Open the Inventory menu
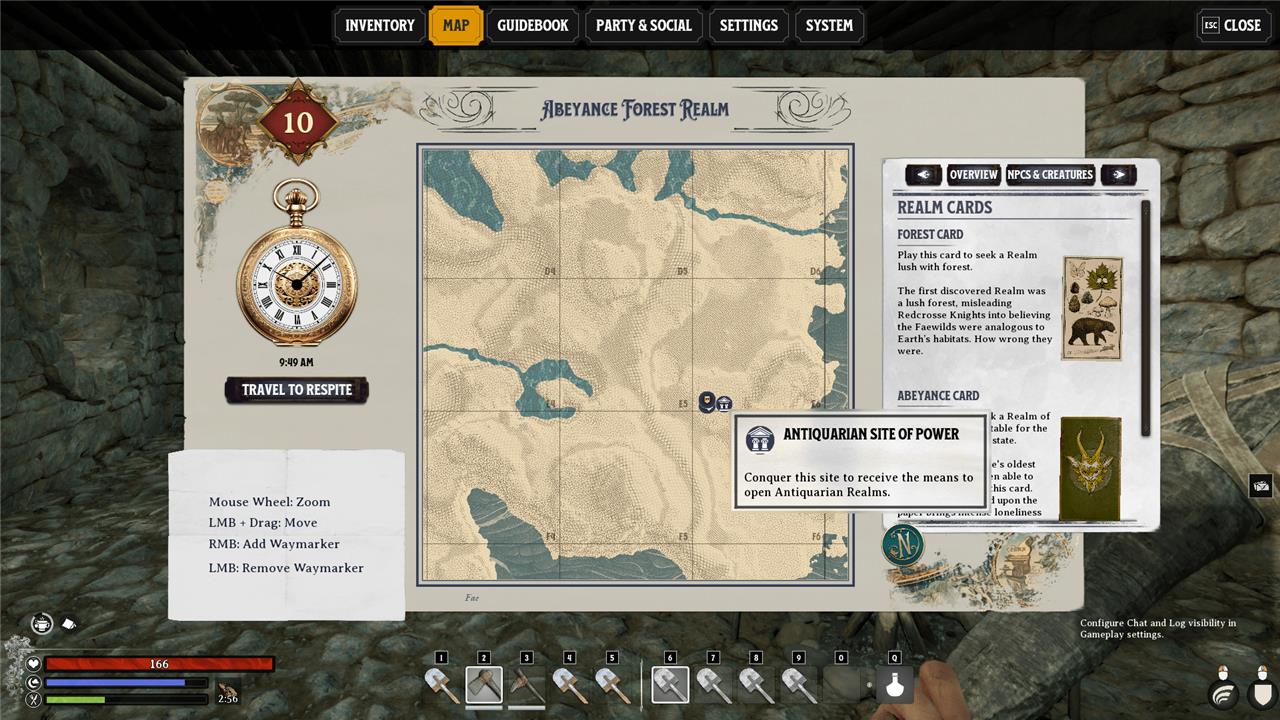 pos(380,25)
